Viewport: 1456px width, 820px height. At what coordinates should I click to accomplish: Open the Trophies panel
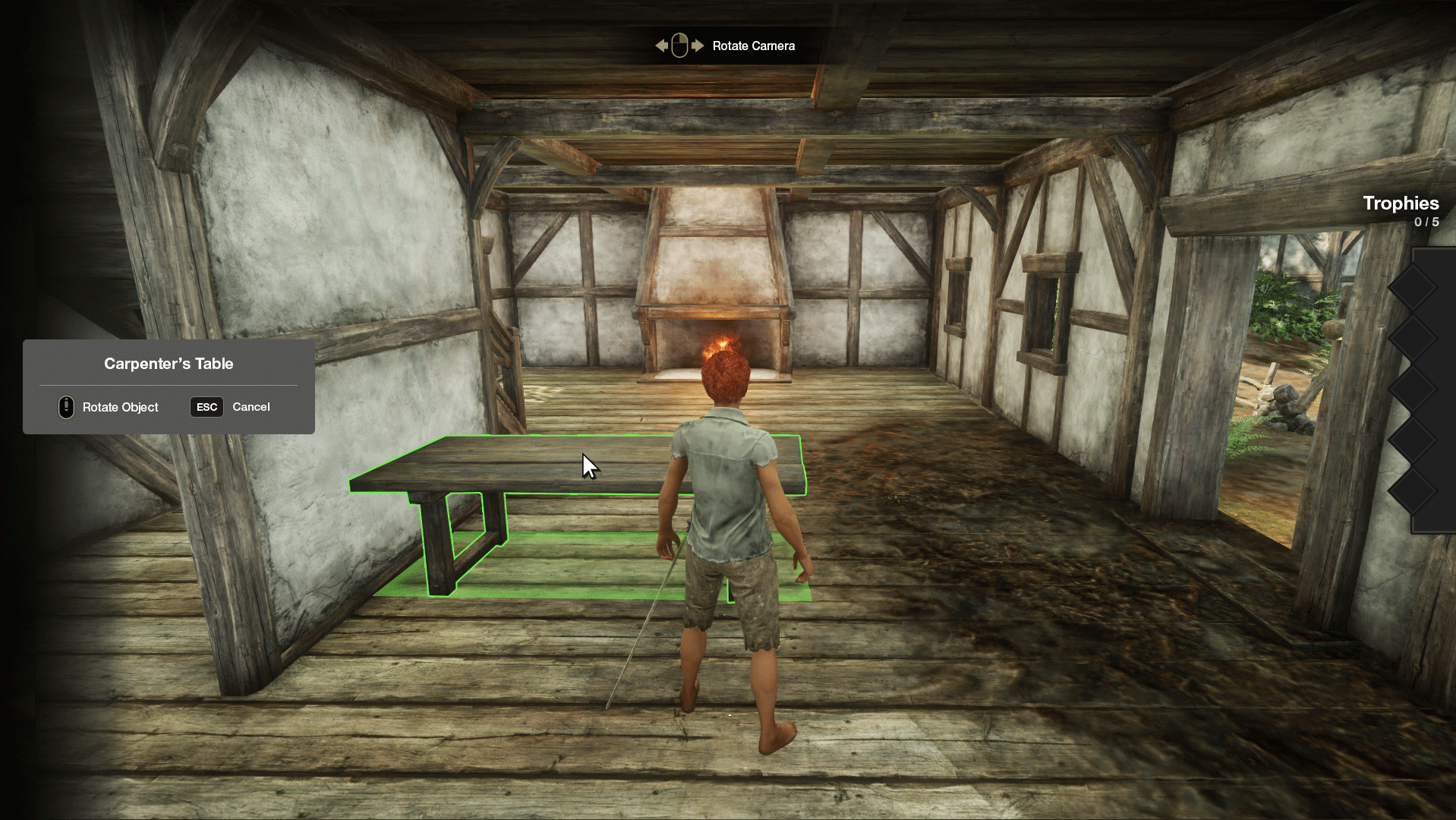(x=1400, y=203)
